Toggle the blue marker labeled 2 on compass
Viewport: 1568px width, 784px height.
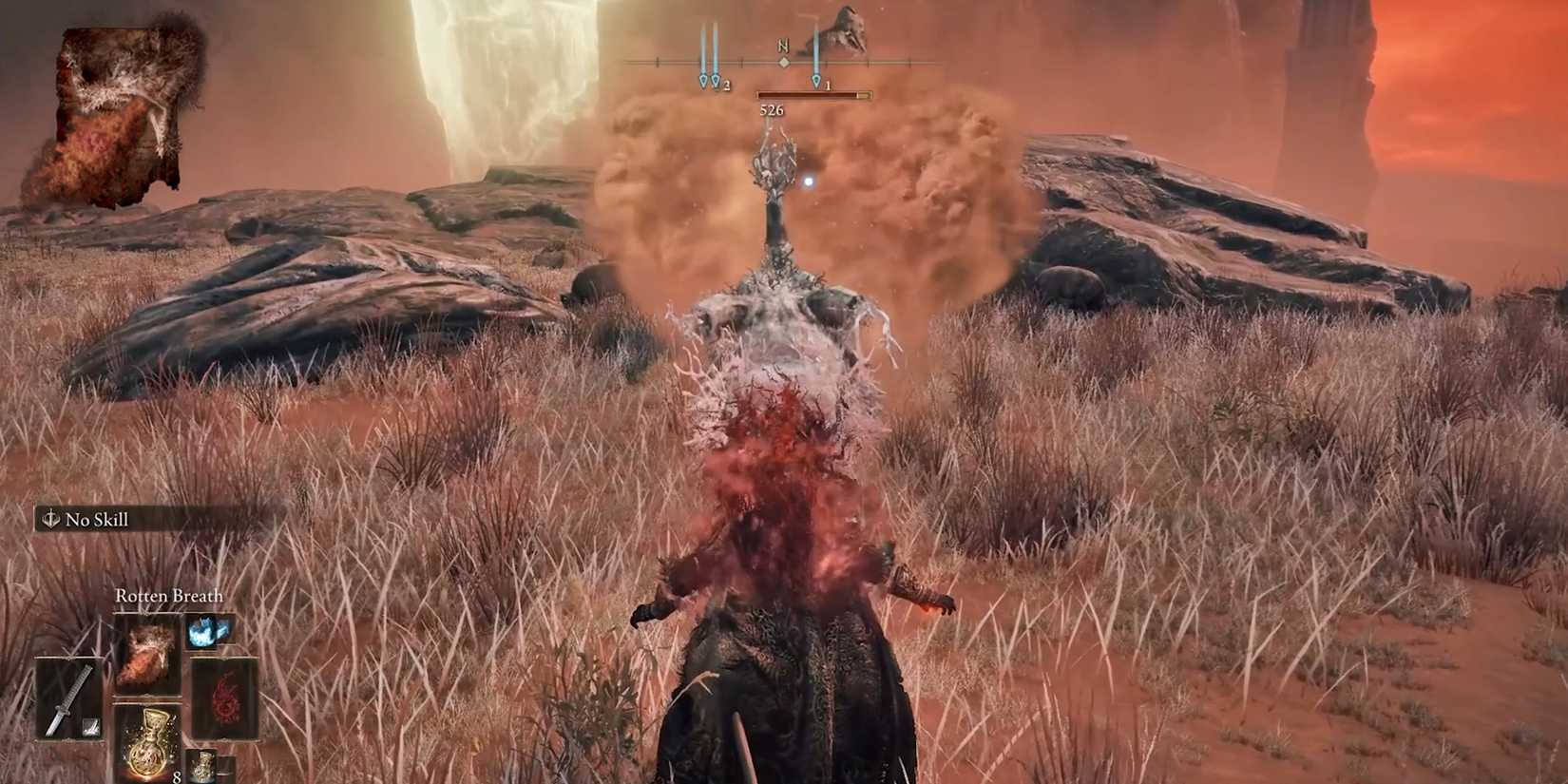pyautogui.click(x=716, y=81)
